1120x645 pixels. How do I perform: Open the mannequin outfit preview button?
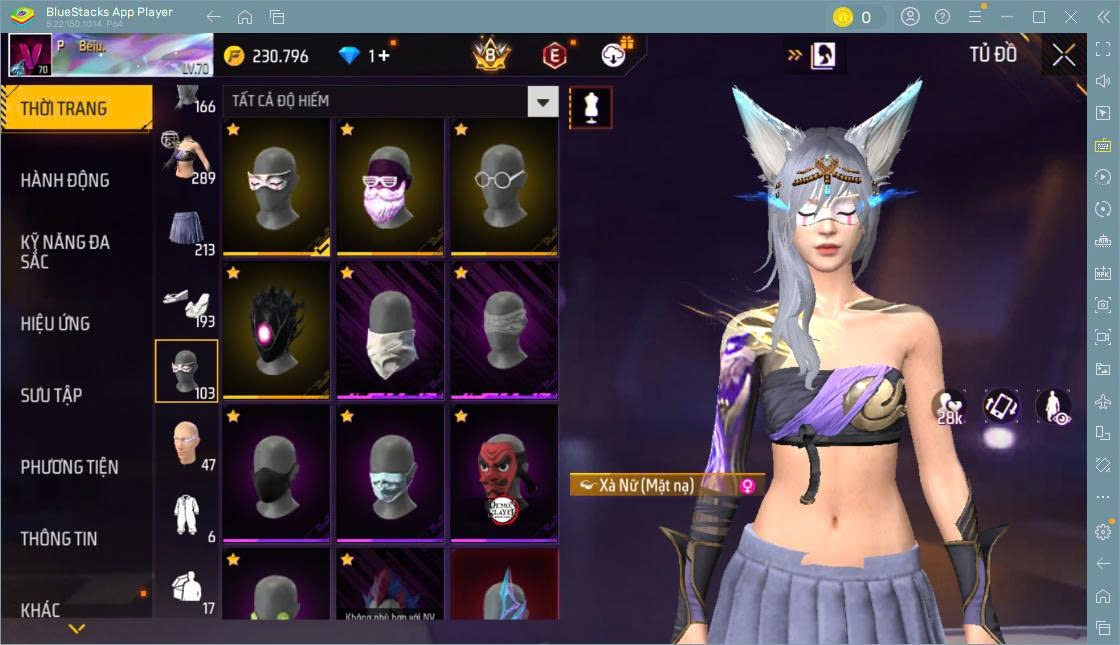point(590,107)
